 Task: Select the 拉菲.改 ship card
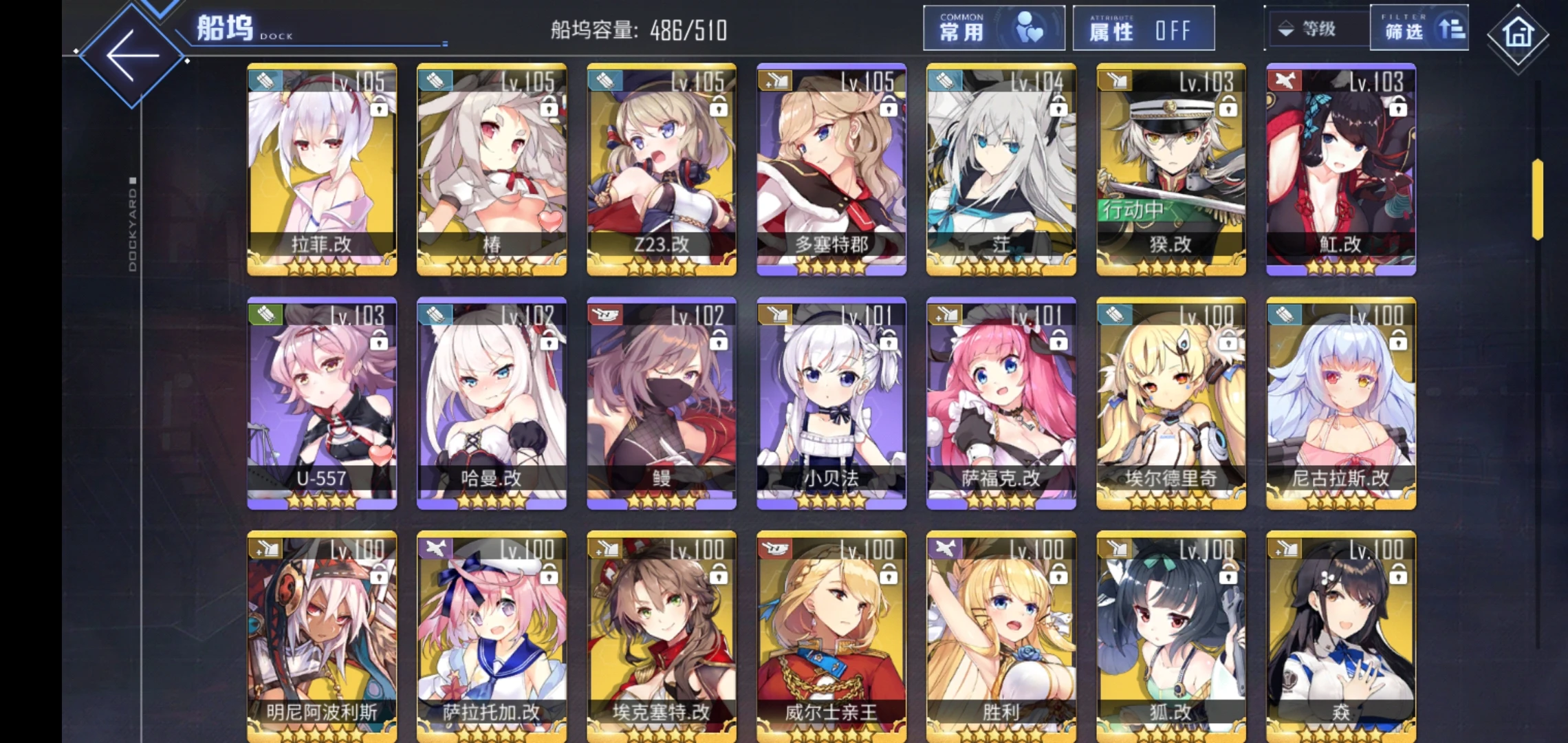point(322,169)
